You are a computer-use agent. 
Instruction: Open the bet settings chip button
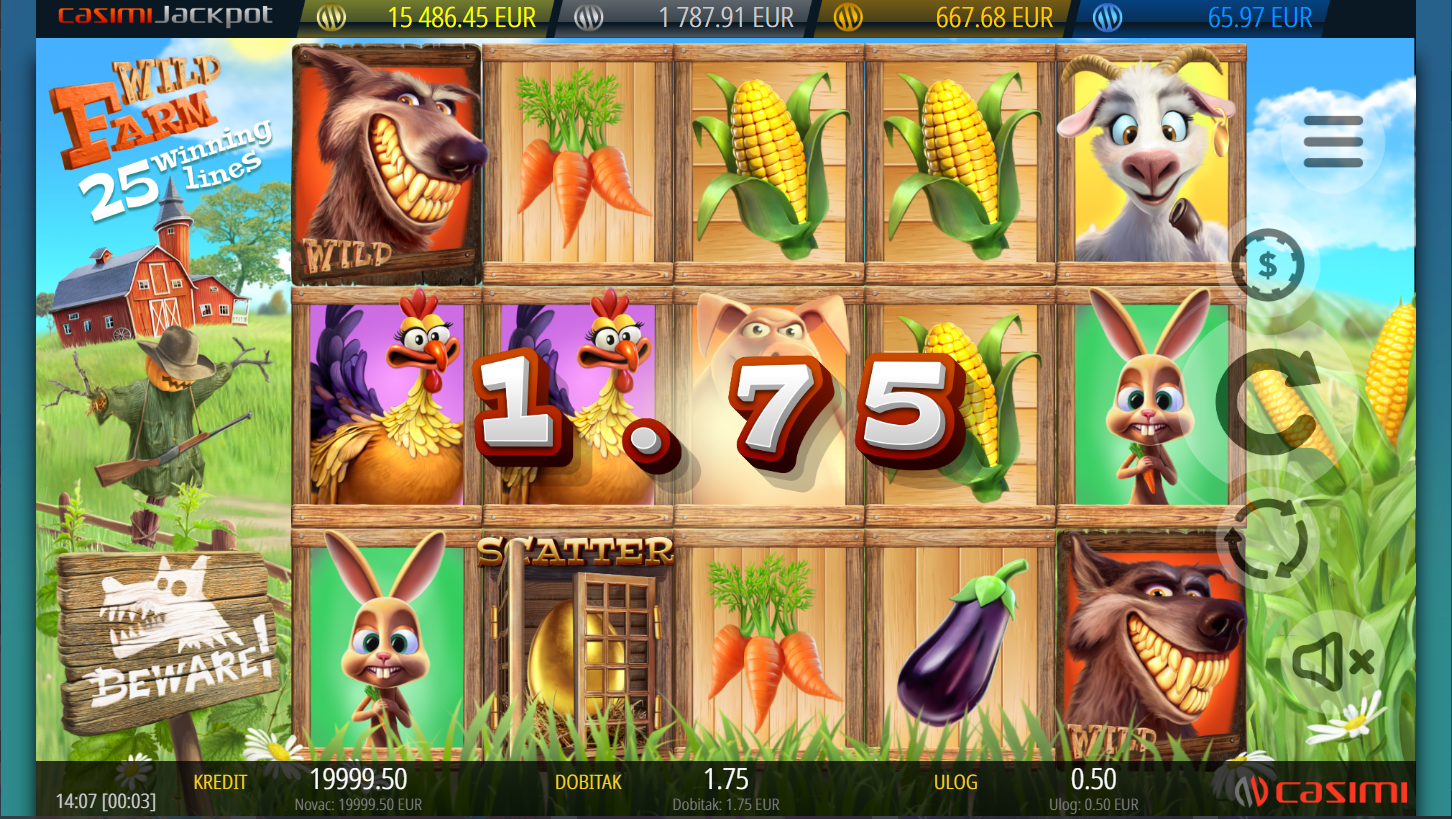point(1268,266)
